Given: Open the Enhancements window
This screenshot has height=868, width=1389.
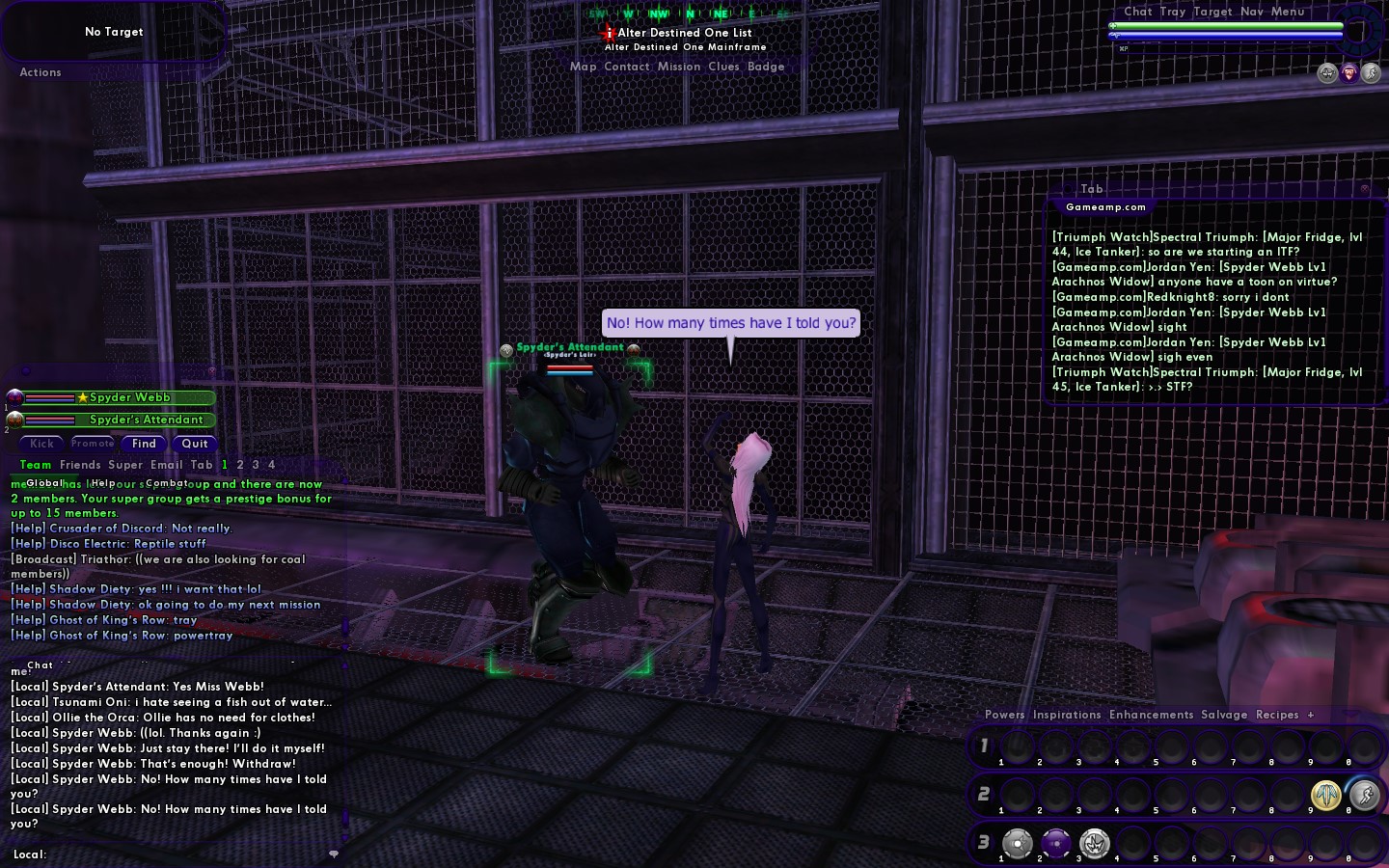Looking at the screenshot, I should [1151, 715].
